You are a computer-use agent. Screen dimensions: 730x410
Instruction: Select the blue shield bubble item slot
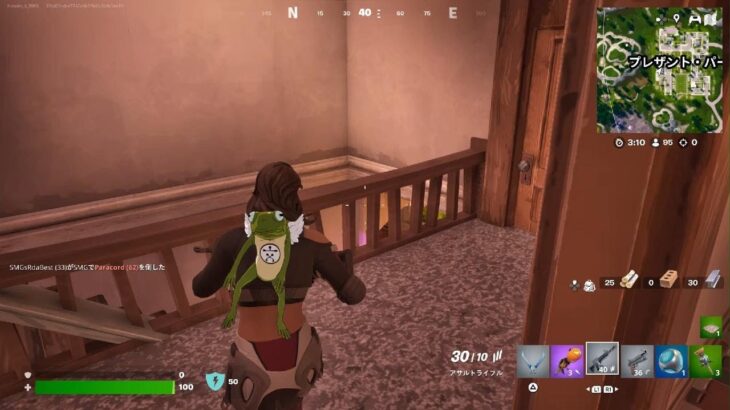click(x=672, y=361)
